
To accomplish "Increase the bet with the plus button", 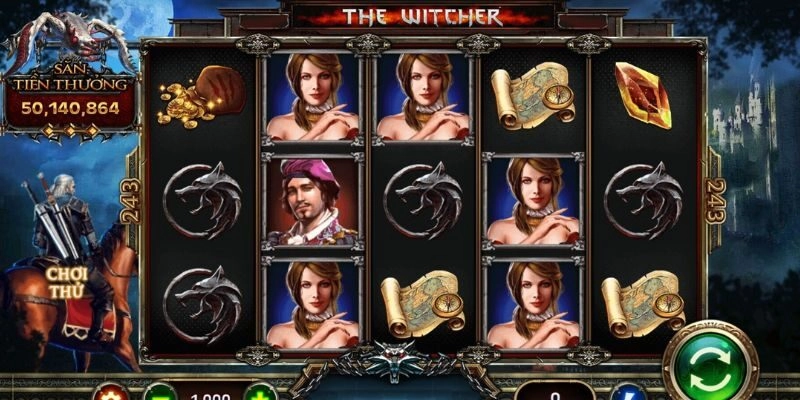I will (x=261, y=392).
